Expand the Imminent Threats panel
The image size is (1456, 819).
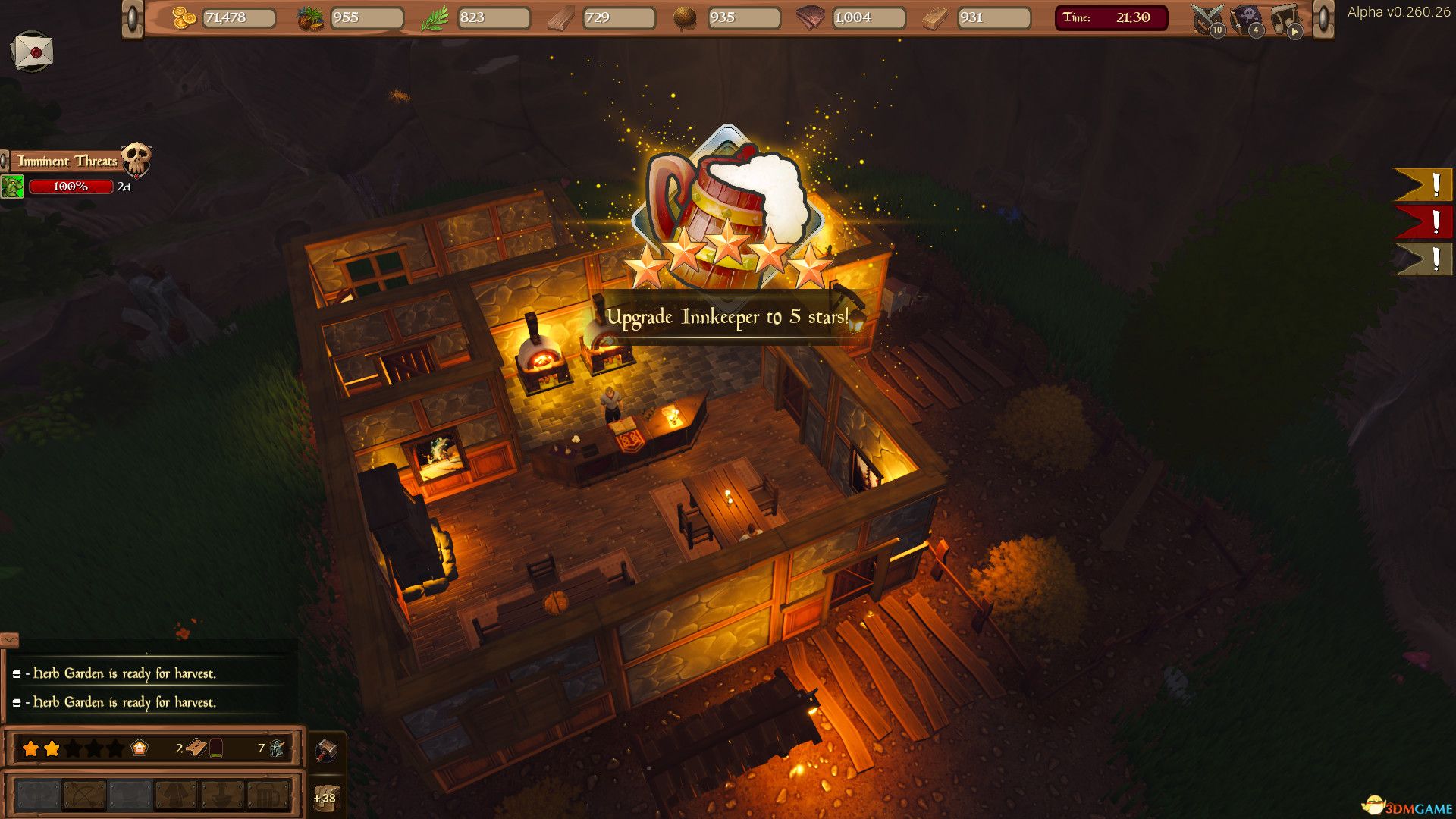coord(68,161)
